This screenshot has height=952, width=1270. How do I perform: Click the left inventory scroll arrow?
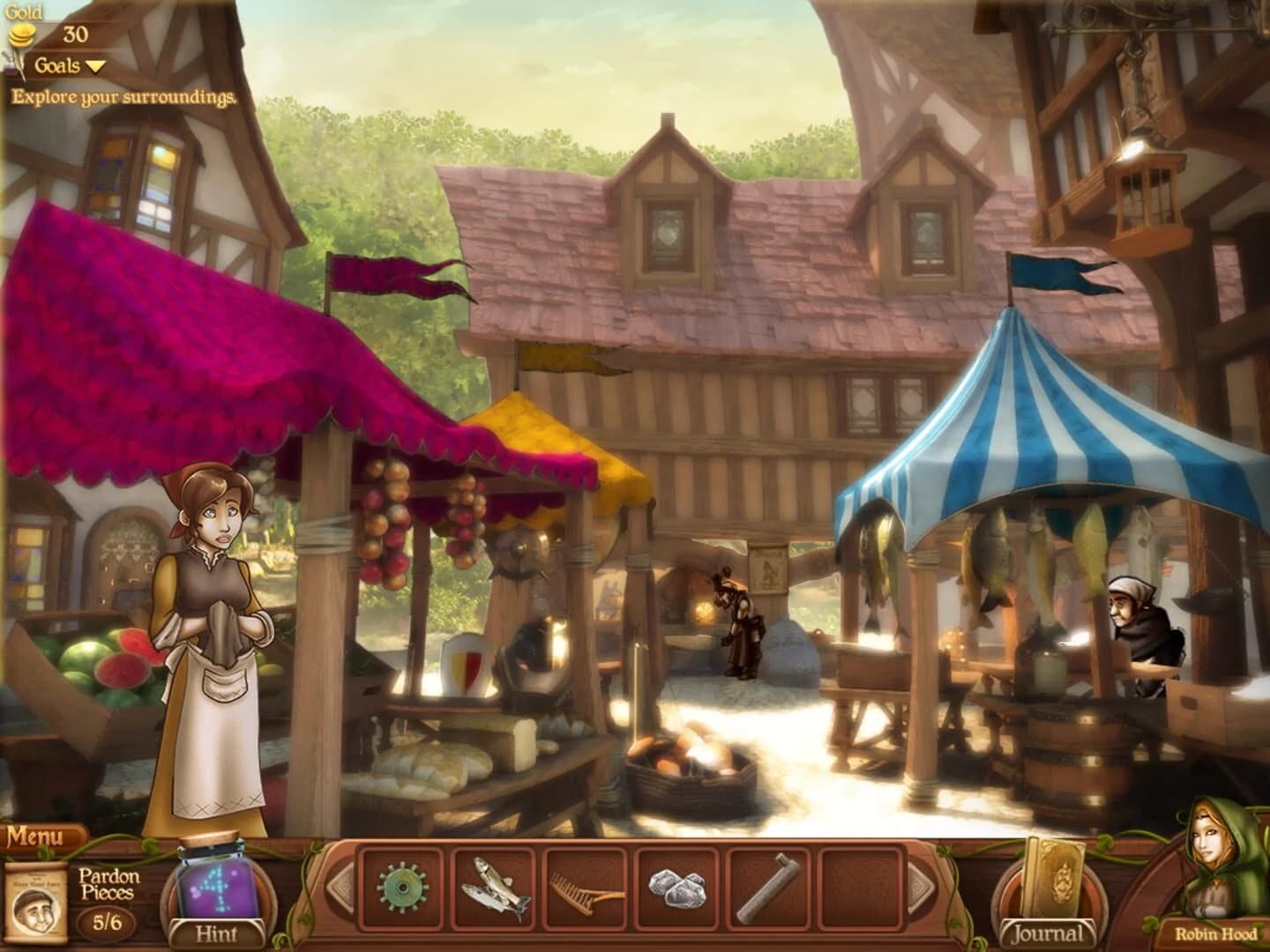coord(340,886)
